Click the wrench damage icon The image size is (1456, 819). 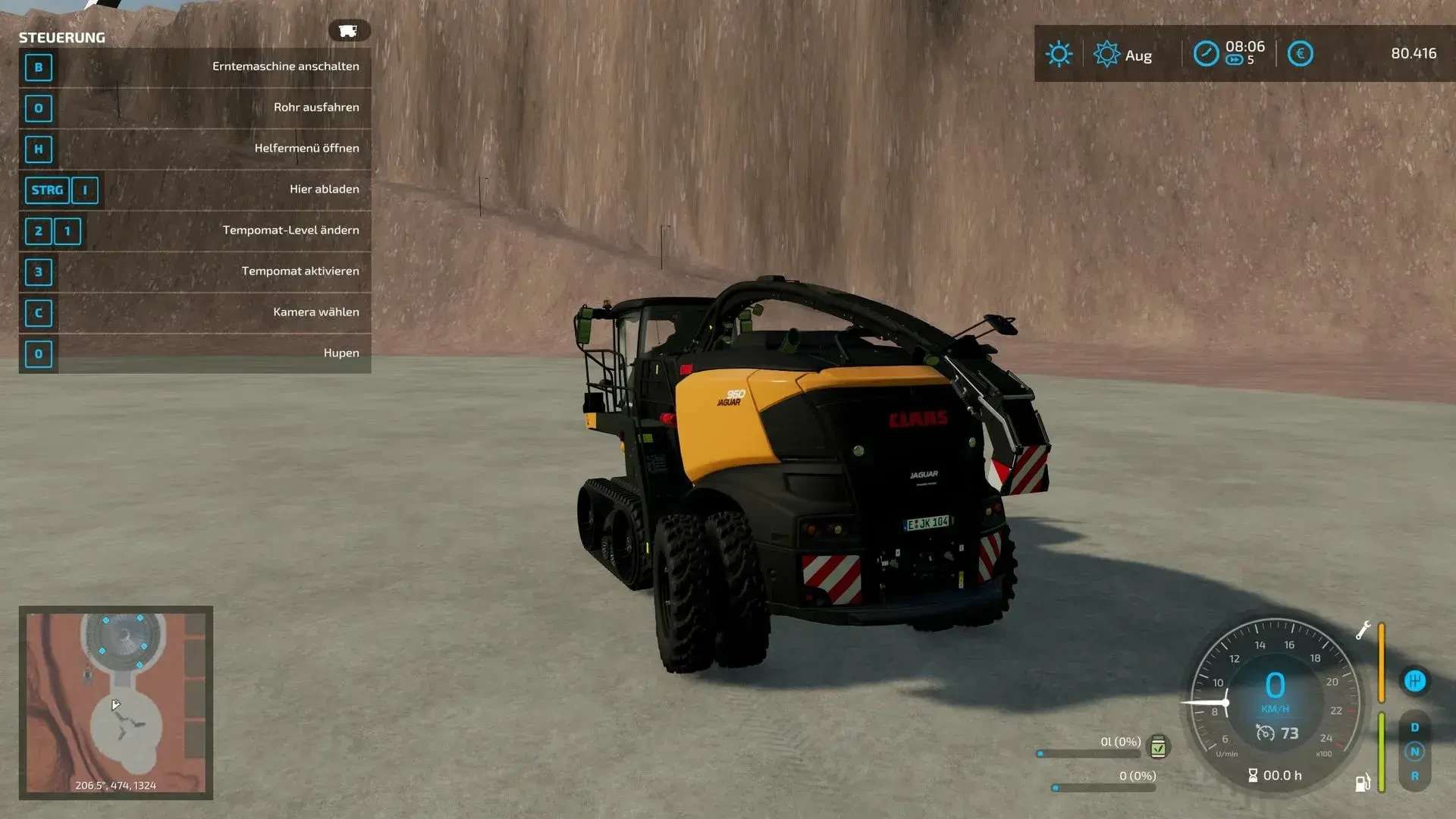coord(1363,630)
